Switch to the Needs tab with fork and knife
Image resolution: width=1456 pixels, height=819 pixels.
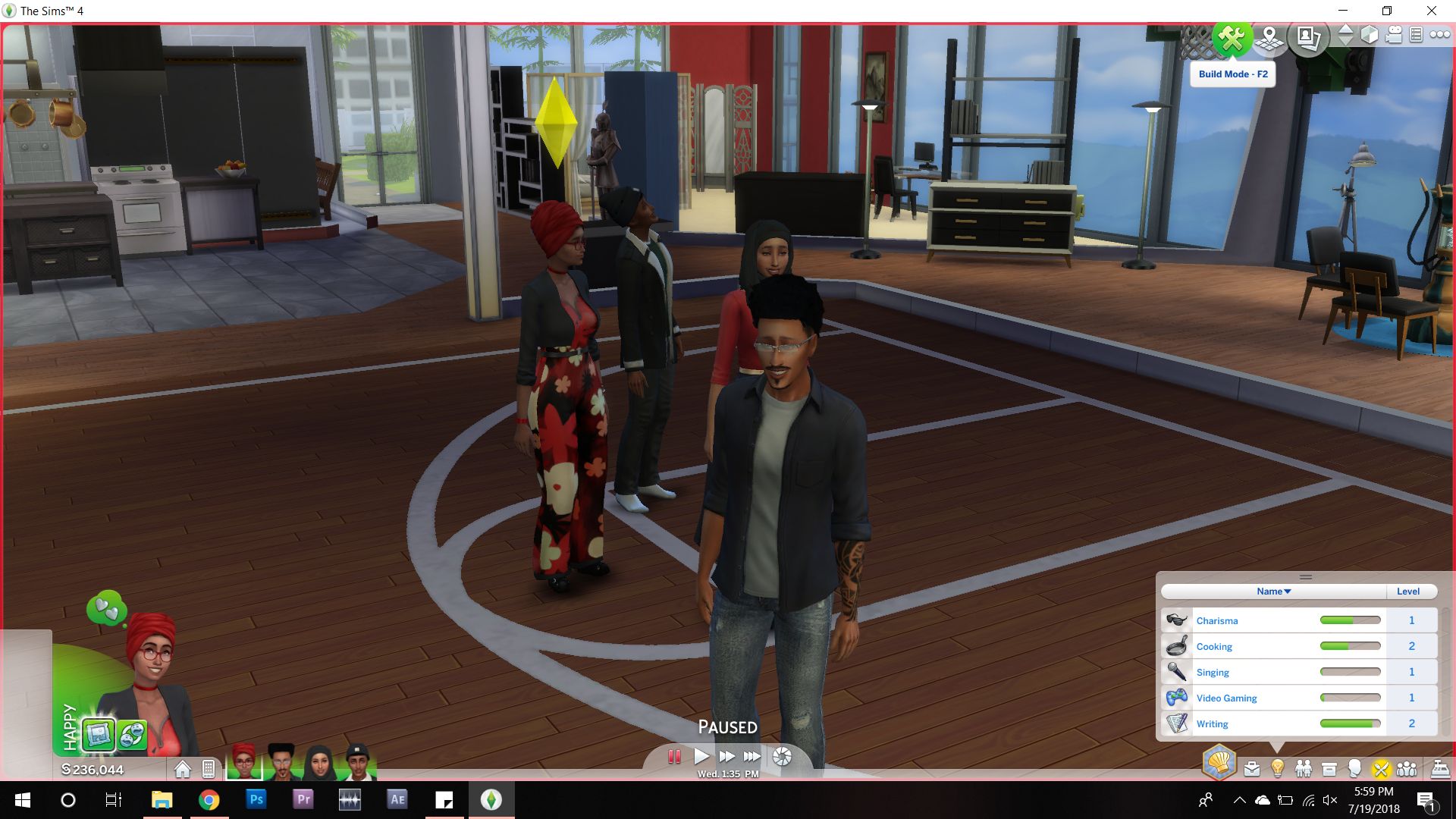tap(1382, 768)
